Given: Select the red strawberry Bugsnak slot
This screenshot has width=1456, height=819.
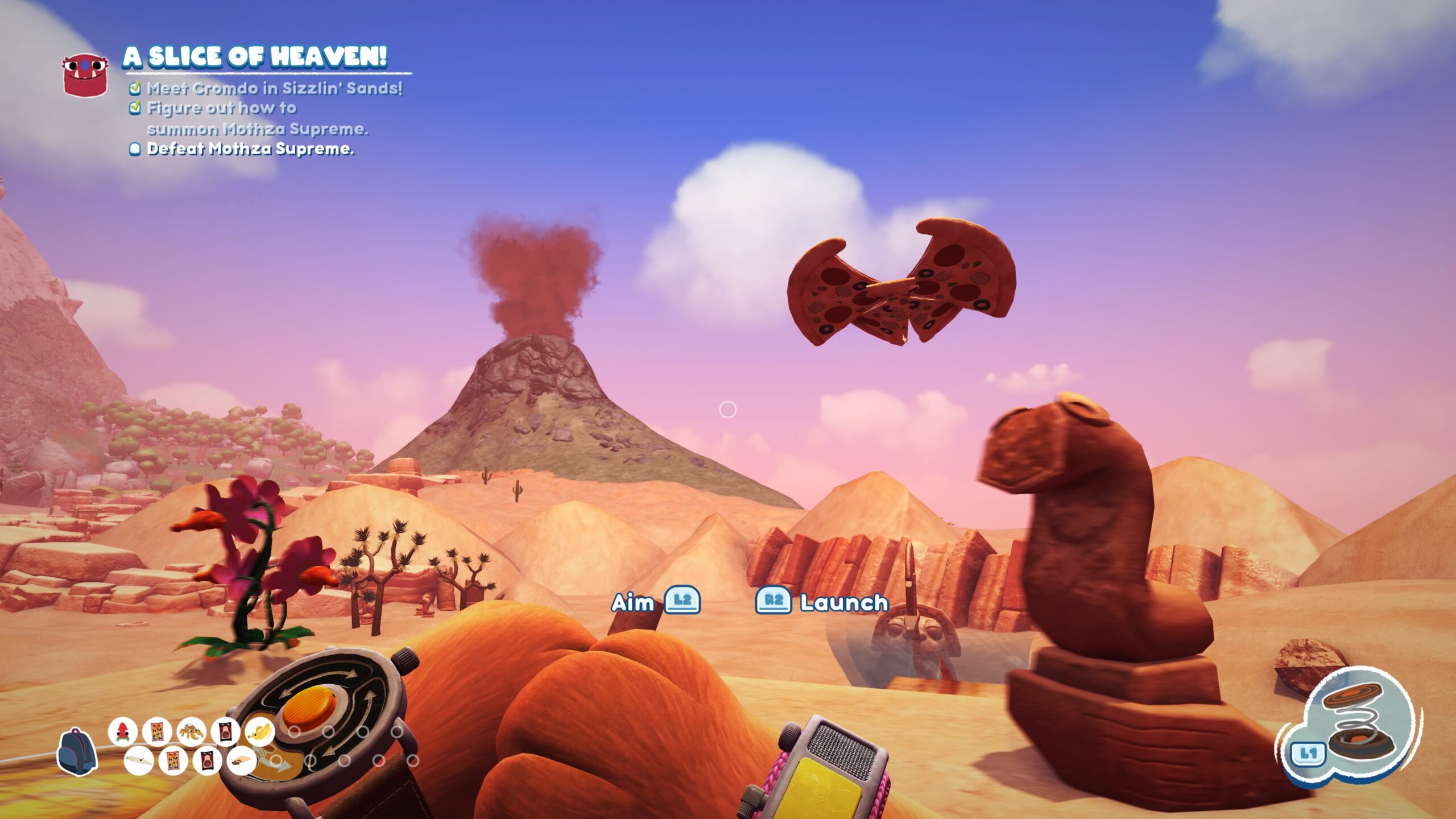Looking at the screenshot, I should click(123, 731).
